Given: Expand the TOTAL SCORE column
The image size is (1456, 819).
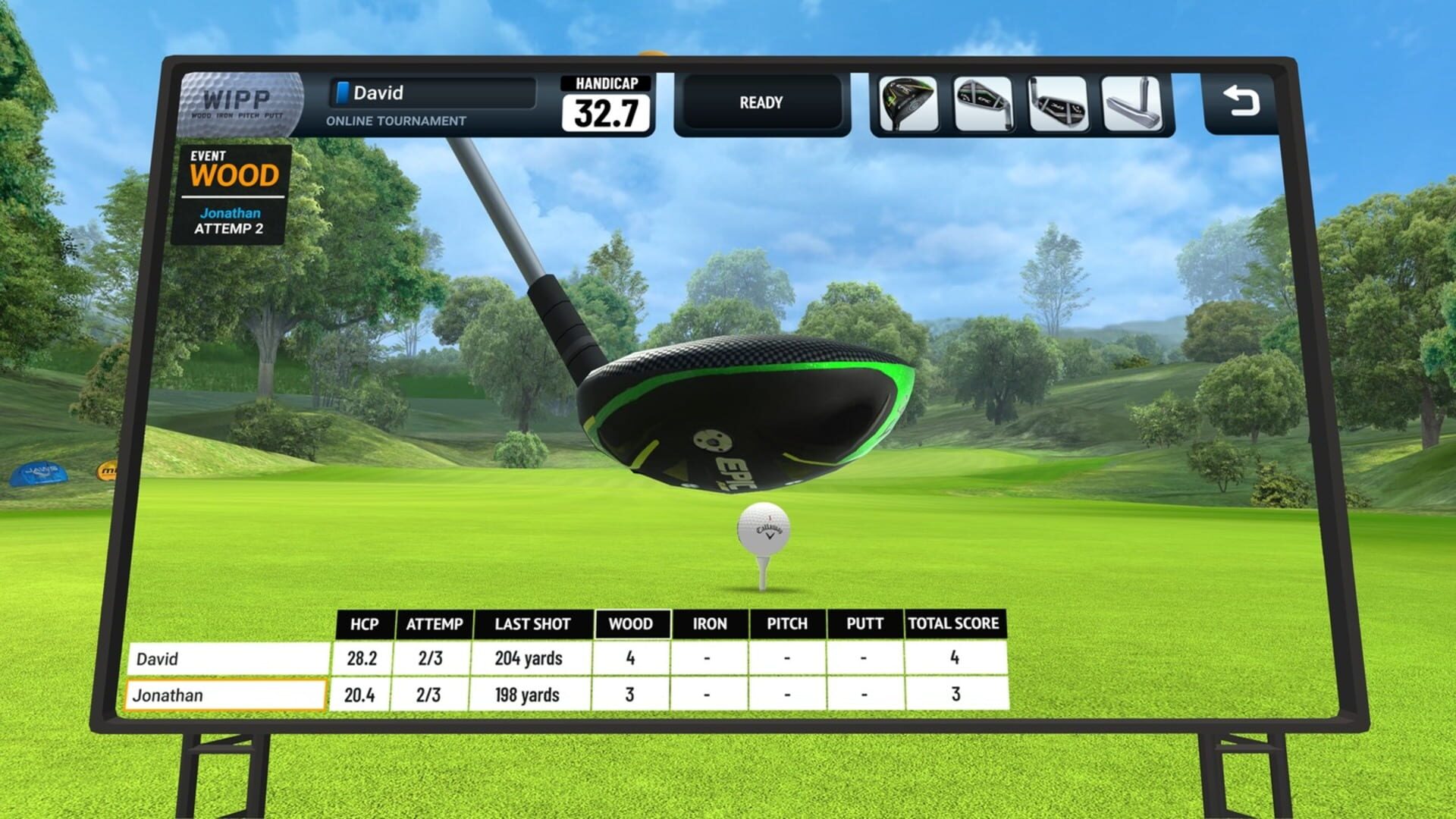Looking at the screenshot, I should click(954, 623).
